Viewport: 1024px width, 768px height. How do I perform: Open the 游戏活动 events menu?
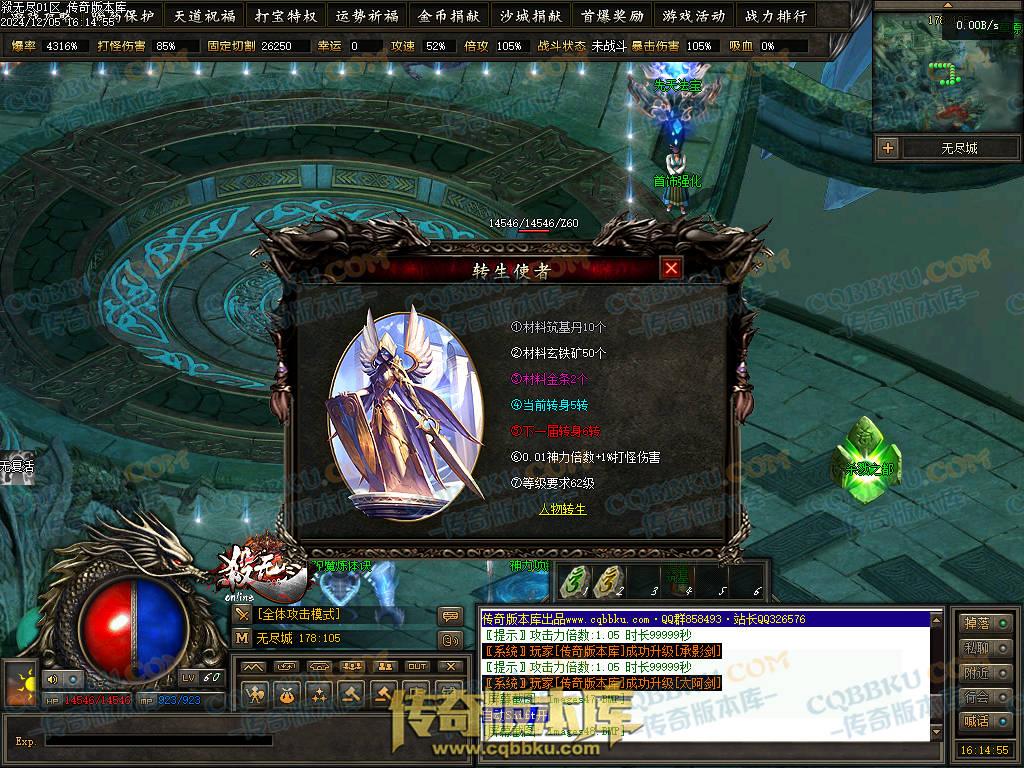[693, 16]
